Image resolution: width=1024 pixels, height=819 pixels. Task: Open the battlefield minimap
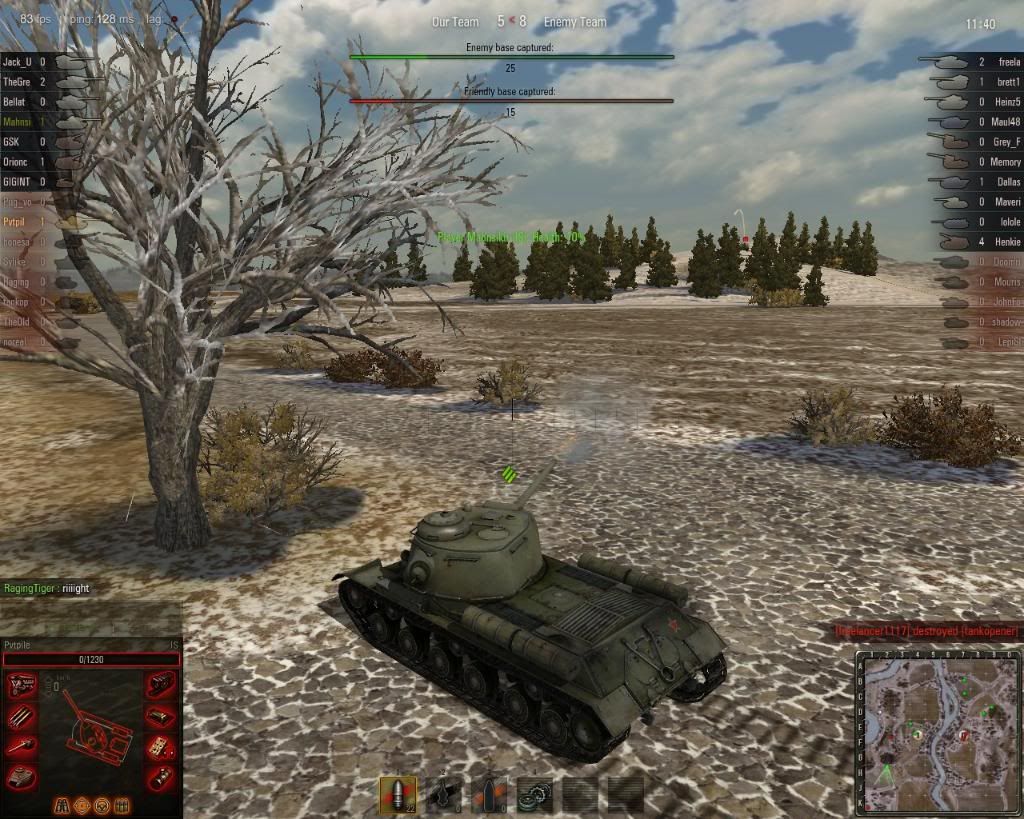pos(936,731)
